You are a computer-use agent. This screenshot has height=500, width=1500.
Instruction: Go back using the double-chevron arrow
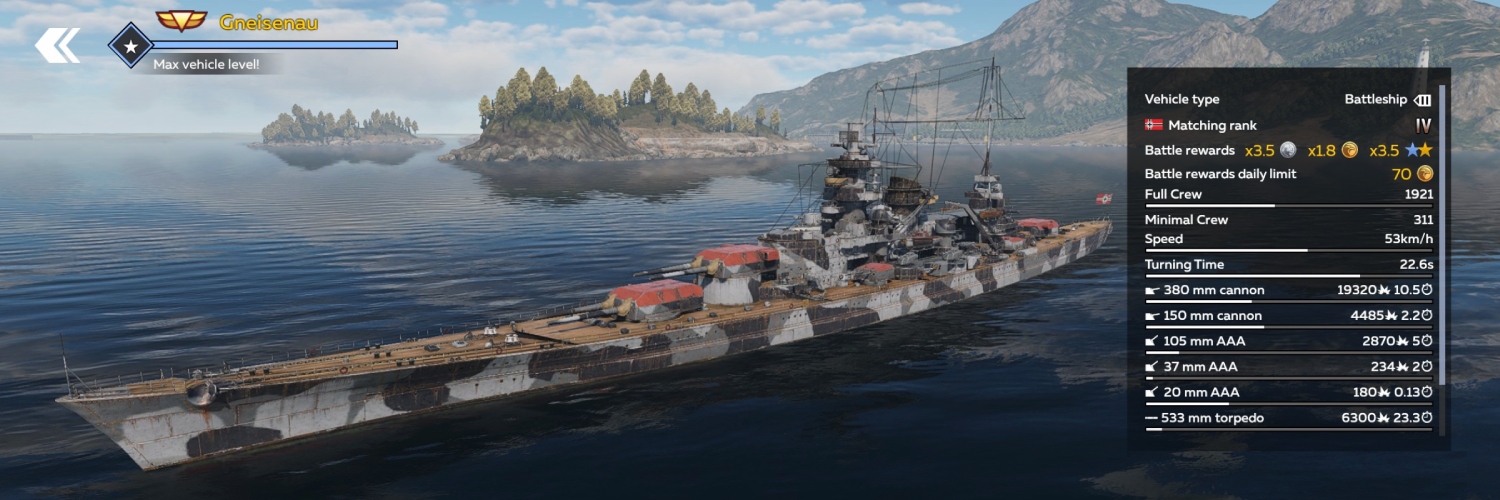coord(57,45)
